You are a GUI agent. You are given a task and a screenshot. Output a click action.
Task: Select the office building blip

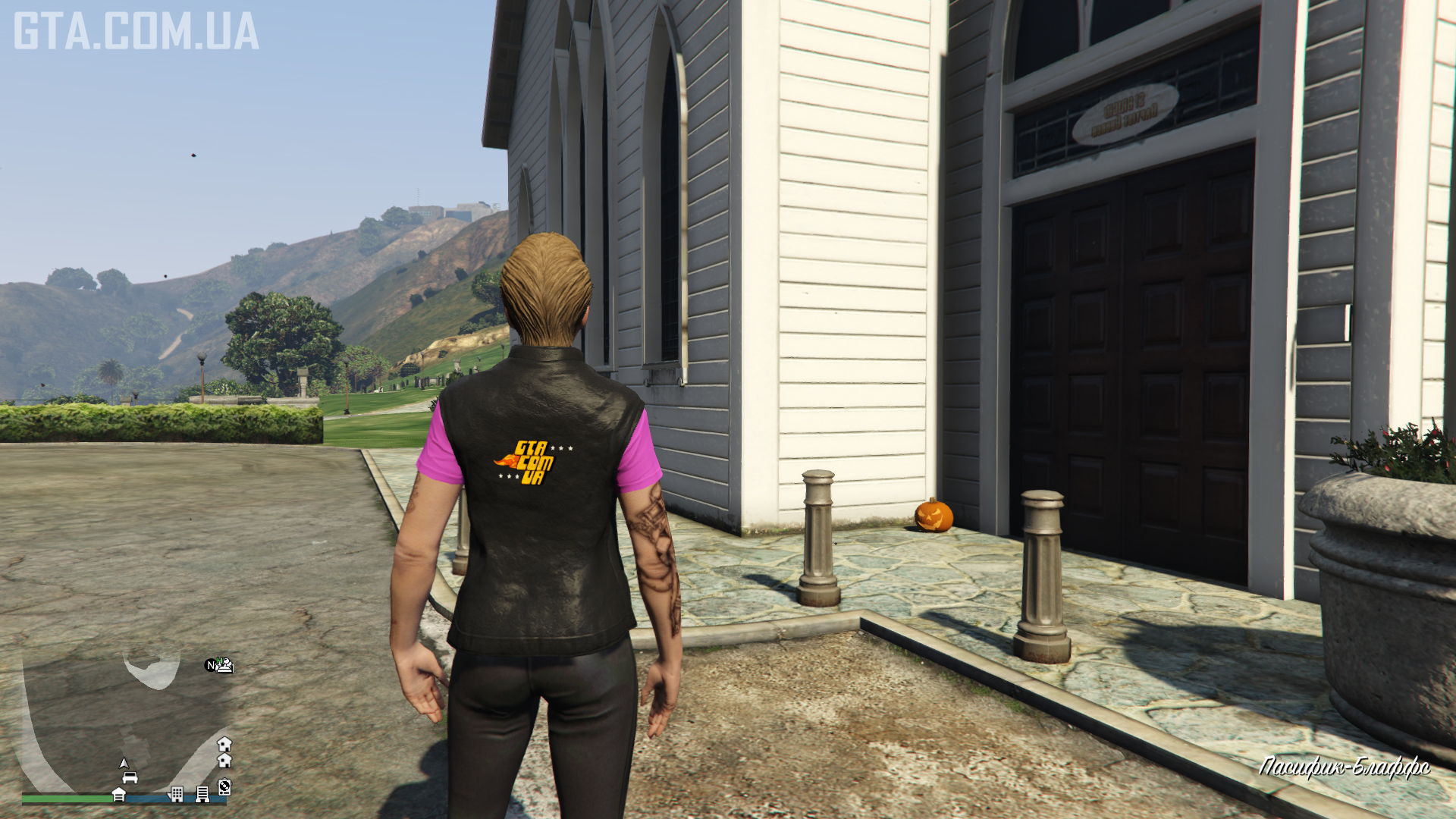(177, 794)
